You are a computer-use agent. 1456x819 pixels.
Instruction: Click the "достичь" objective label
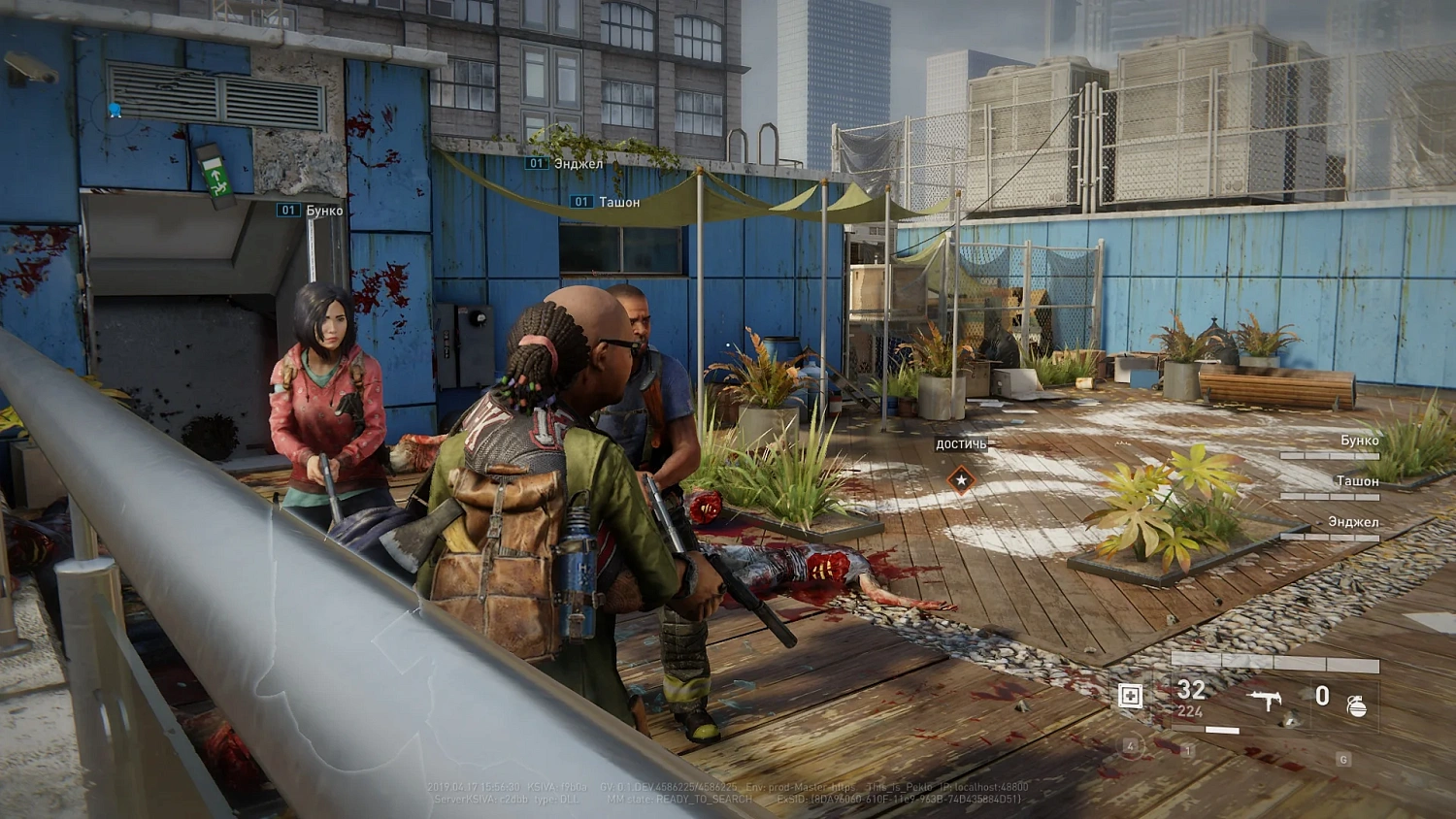(960, 444)
